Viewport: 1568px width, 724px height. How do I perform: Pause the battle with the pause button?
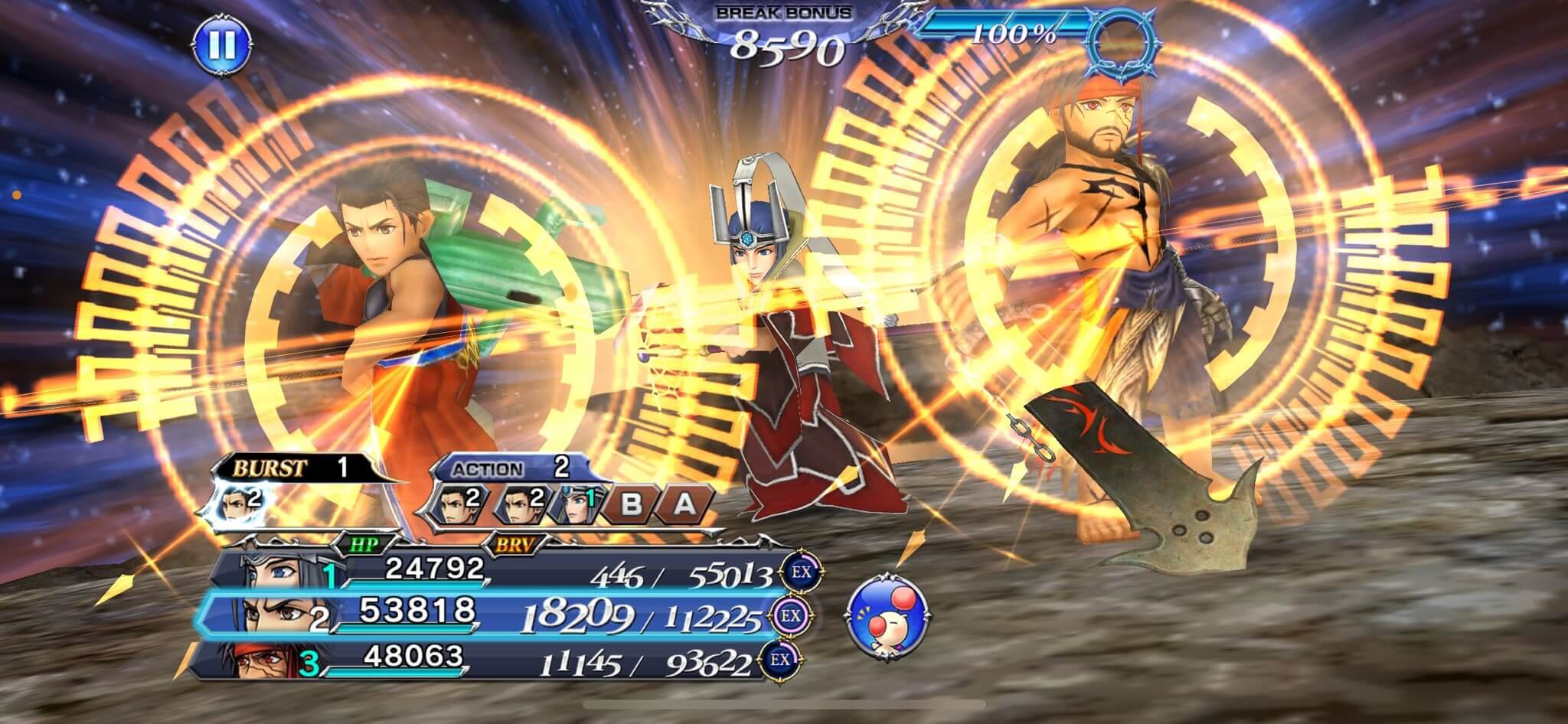point(221,44)
